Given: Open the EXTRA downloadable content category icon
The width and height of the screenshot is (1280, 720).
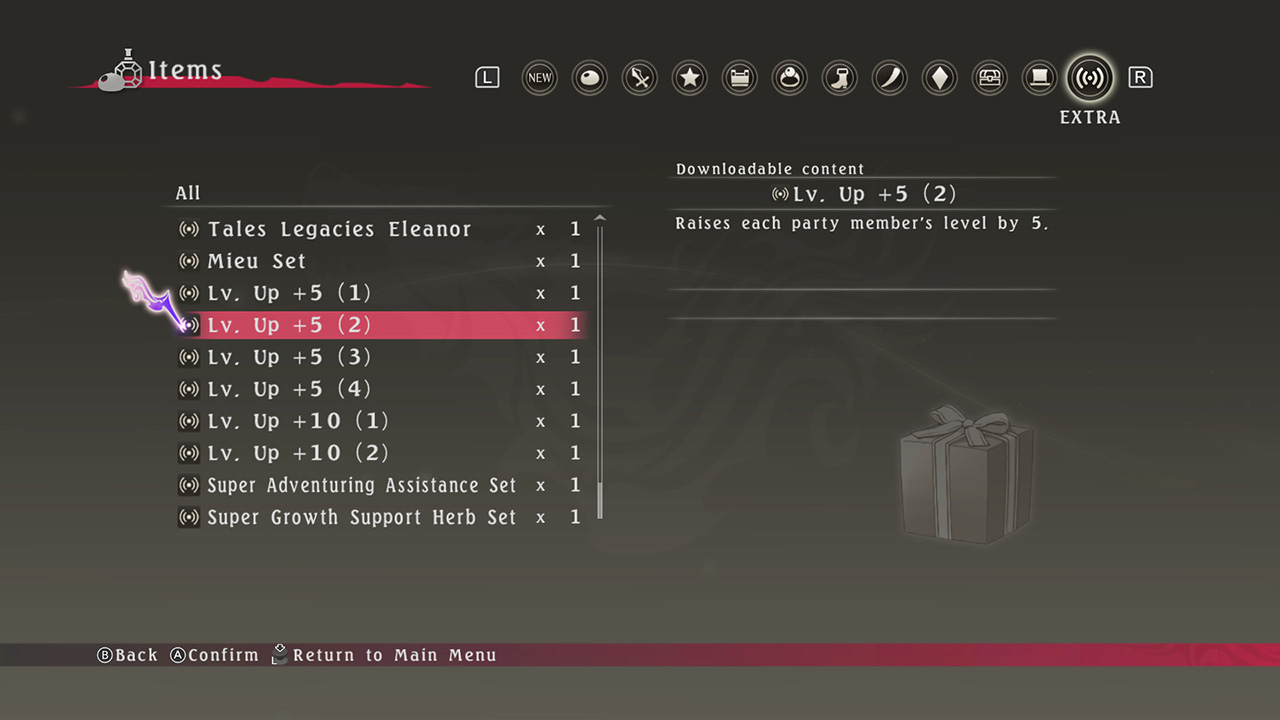Looking at the screenshot, I should pos(1089,77).
